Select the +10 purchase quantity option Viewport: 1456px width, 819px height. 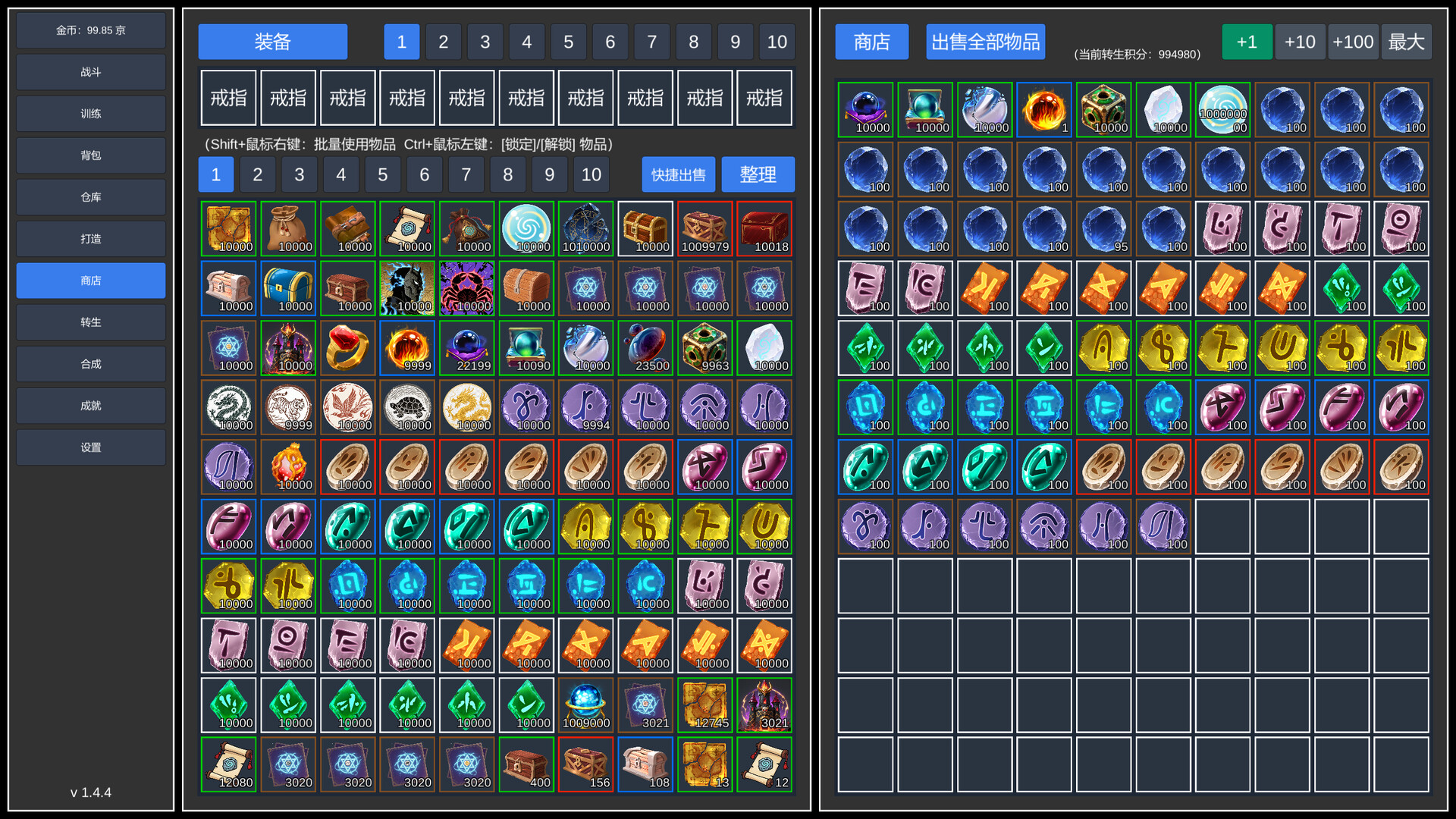[x=1300, y=42]
